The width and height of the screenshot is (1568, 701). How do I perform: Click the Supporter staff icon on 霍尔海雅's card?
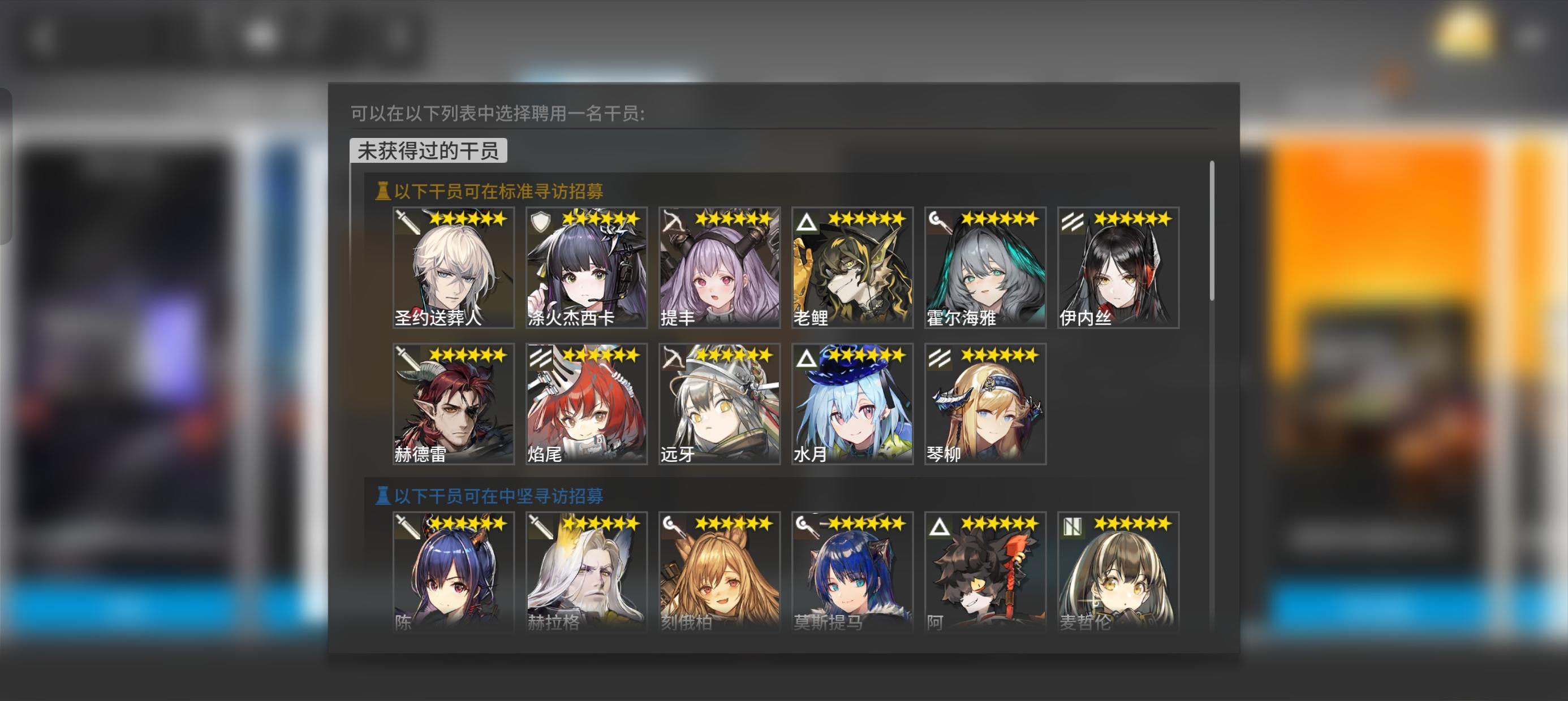pyautogui.click(x=941, y=223)
